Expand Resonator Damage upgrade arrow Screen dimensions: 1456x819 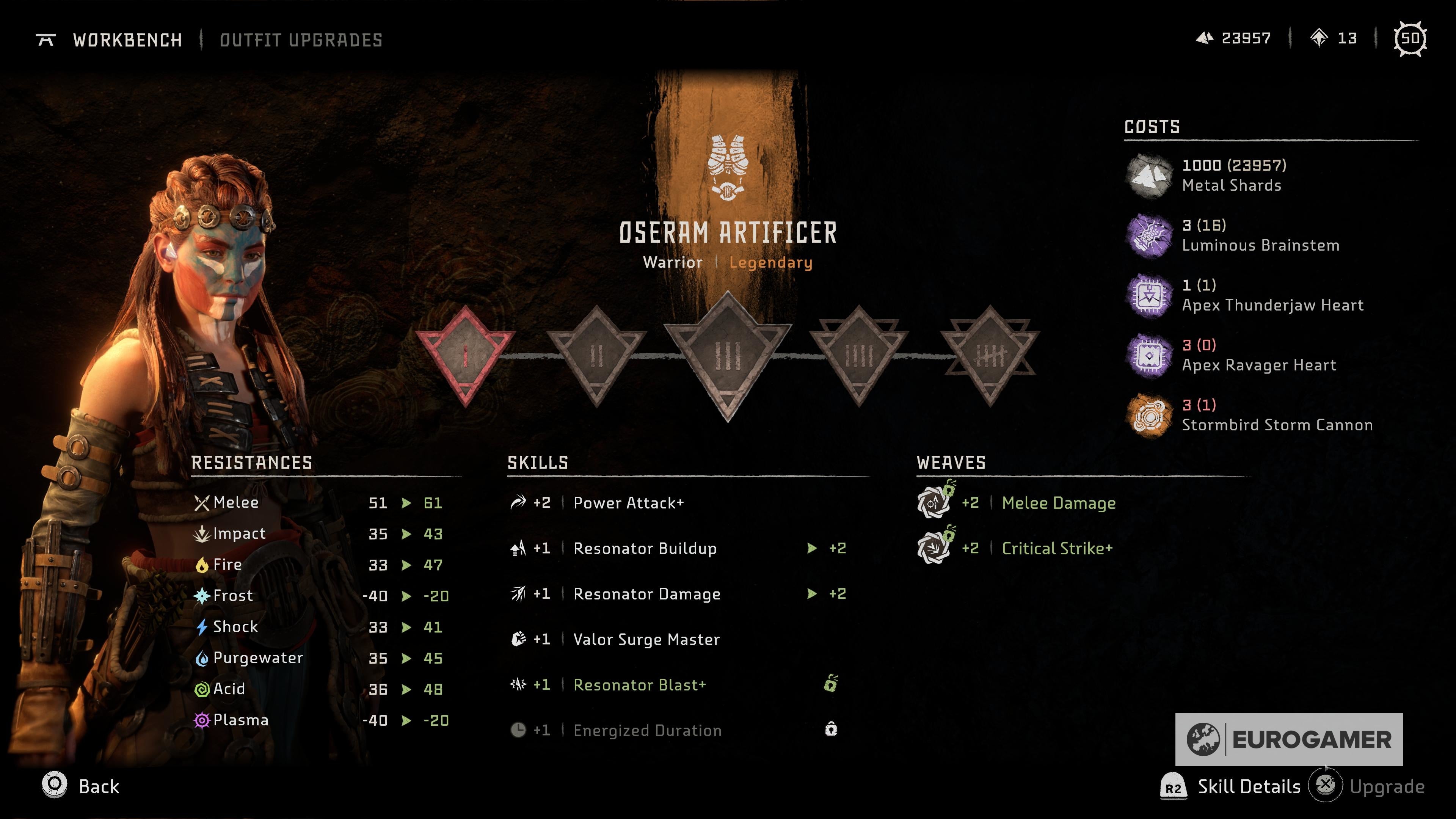(x=812, y=594)
